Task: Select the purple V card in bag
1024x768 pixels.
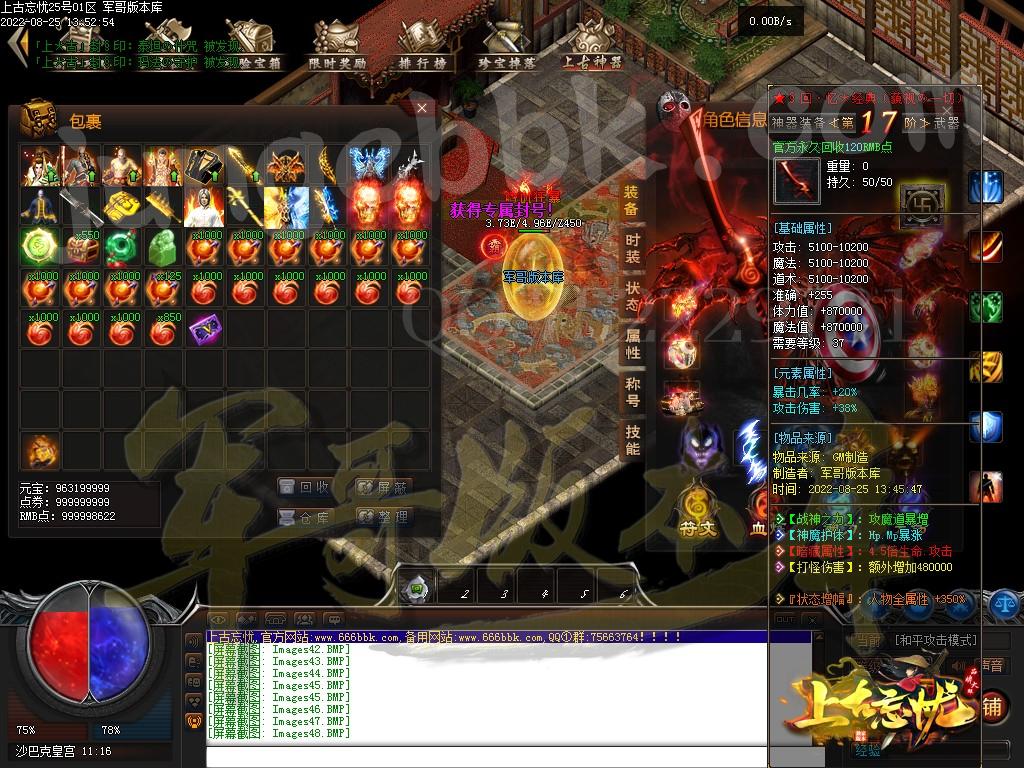Action: click(x=204, y=328)
